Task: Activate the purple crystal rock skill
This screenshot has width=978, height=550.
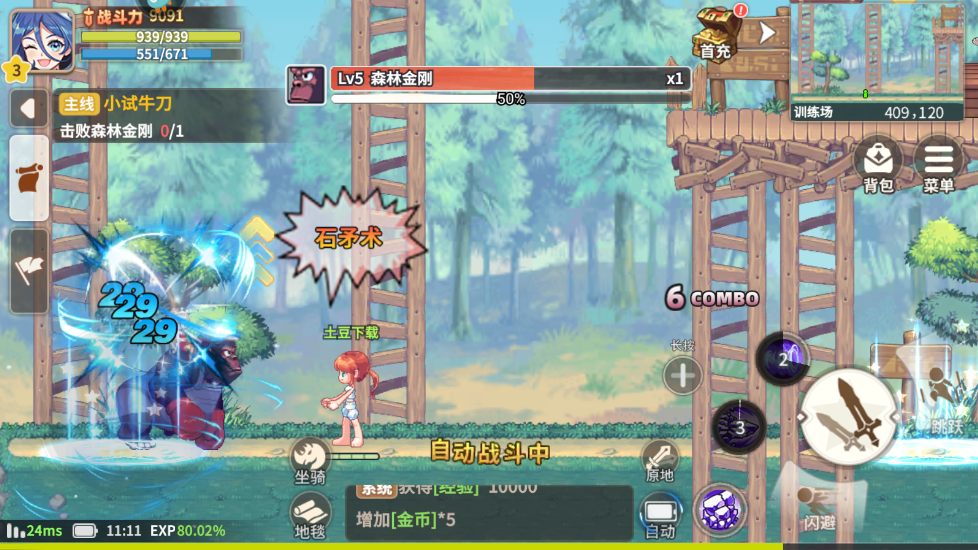Action: pyautogui.click(x=720, y=510)
